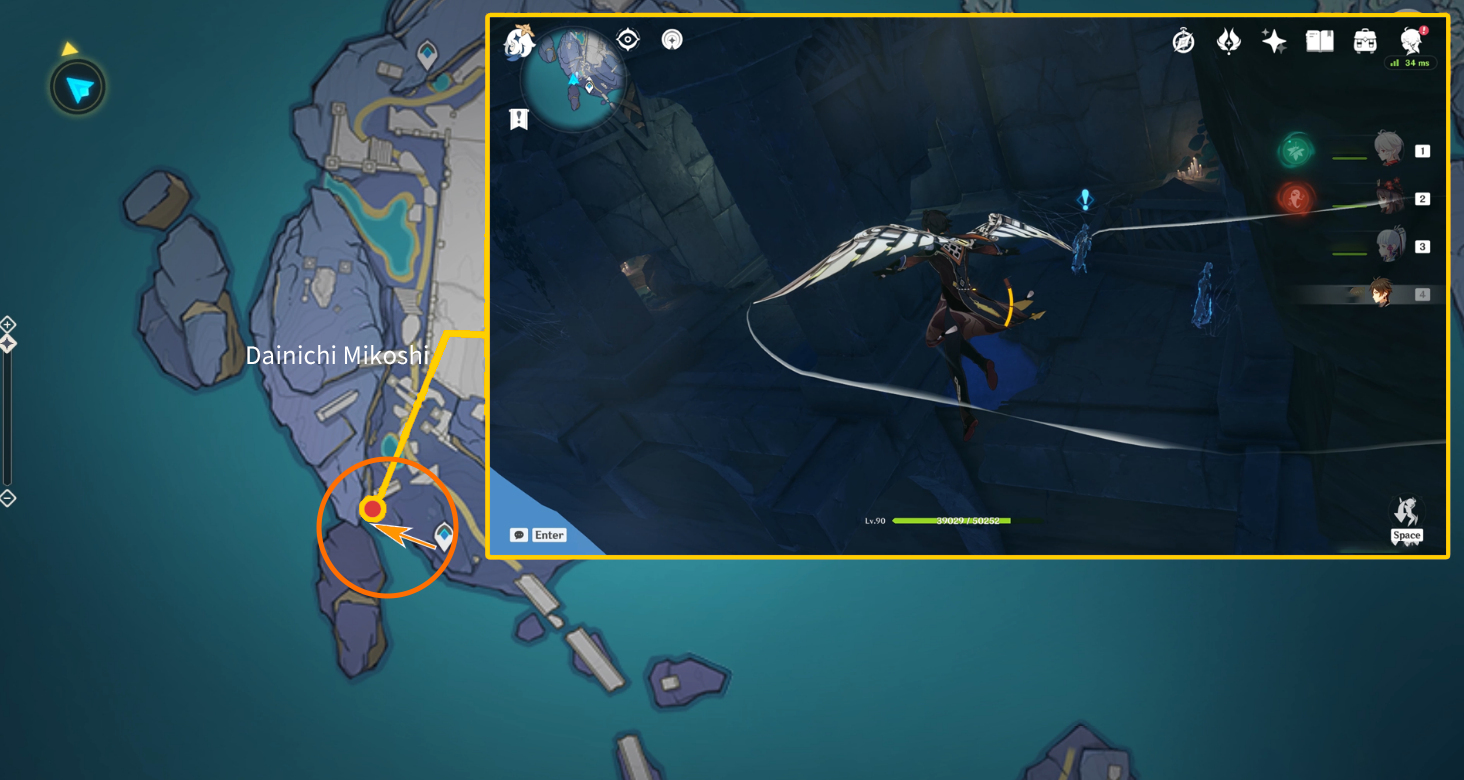This screenshot has height=780, width=1464.
Task: Open the open-book Adventurer Handbook icon
Action: point(1320,41)
